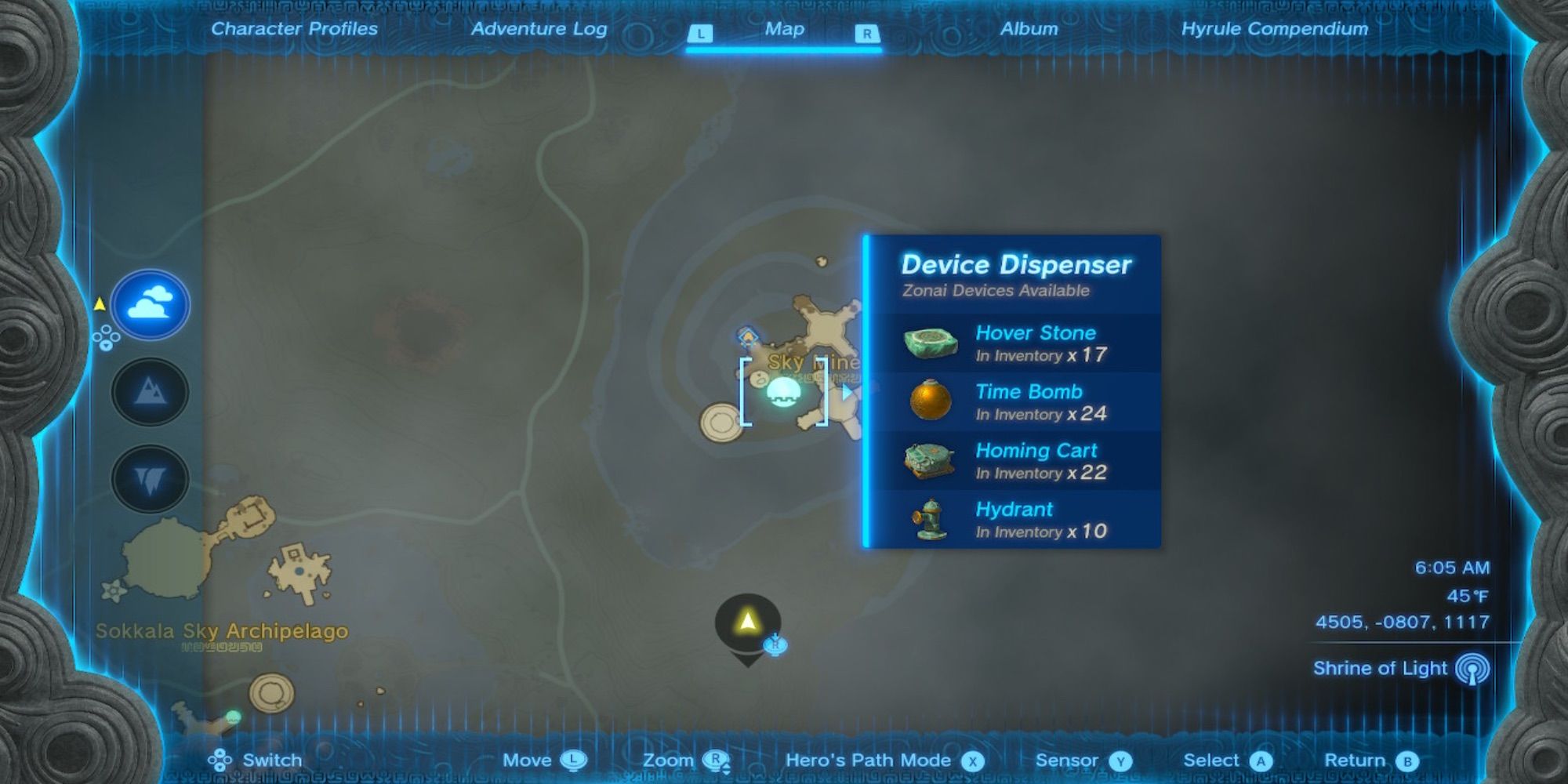Switch to the Album tab
Screen dimensions: 1568x784
tap(1029, 29)
